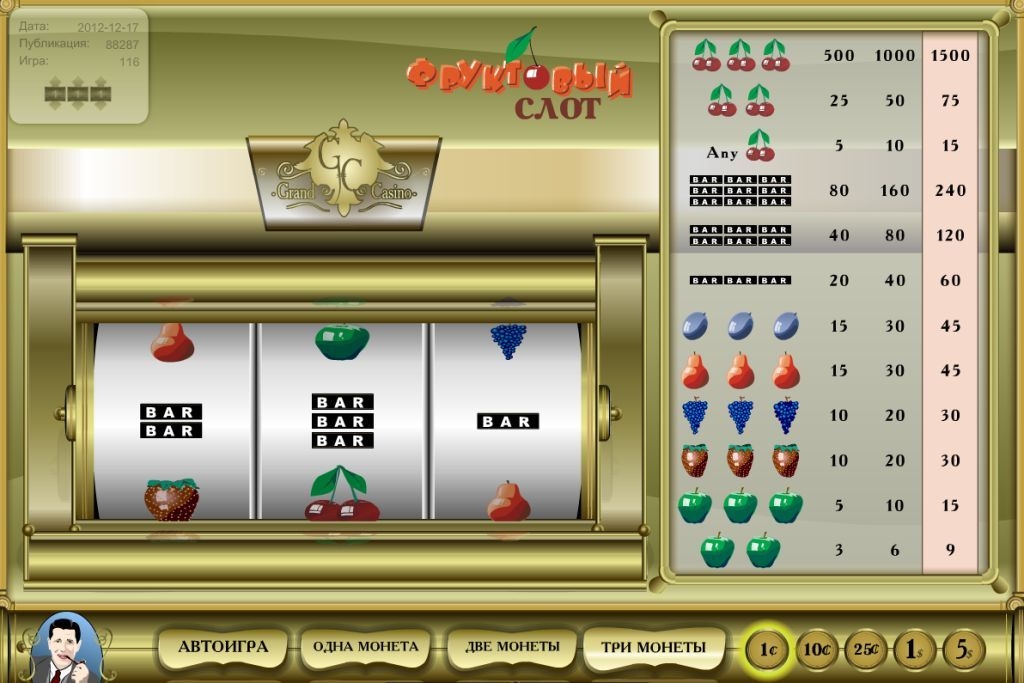
Task: Select the ТРИ МОНЕТЫ bet button
Action: [x=653, y=647]
